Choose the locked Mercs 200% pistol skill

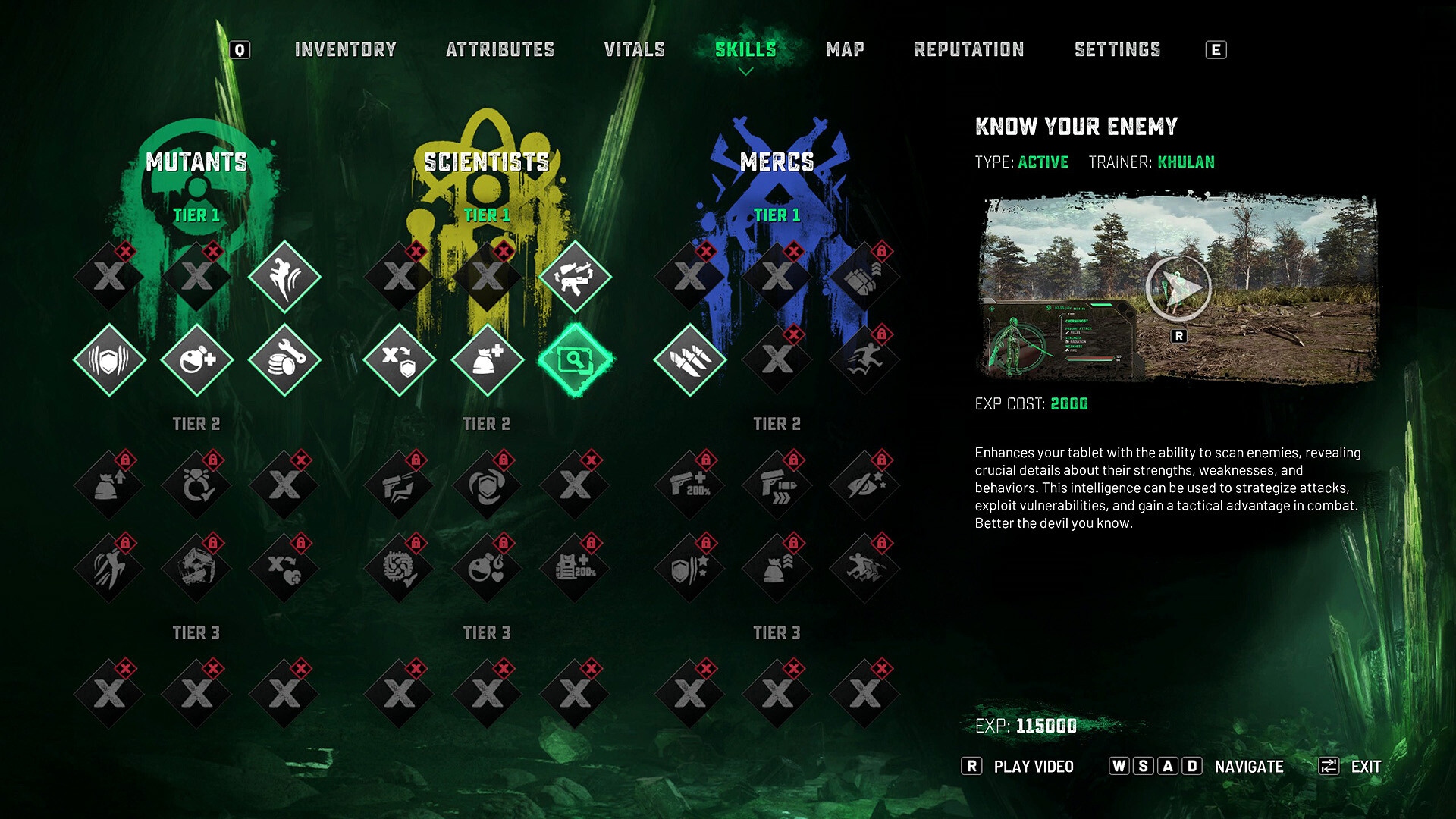[690, 485]
